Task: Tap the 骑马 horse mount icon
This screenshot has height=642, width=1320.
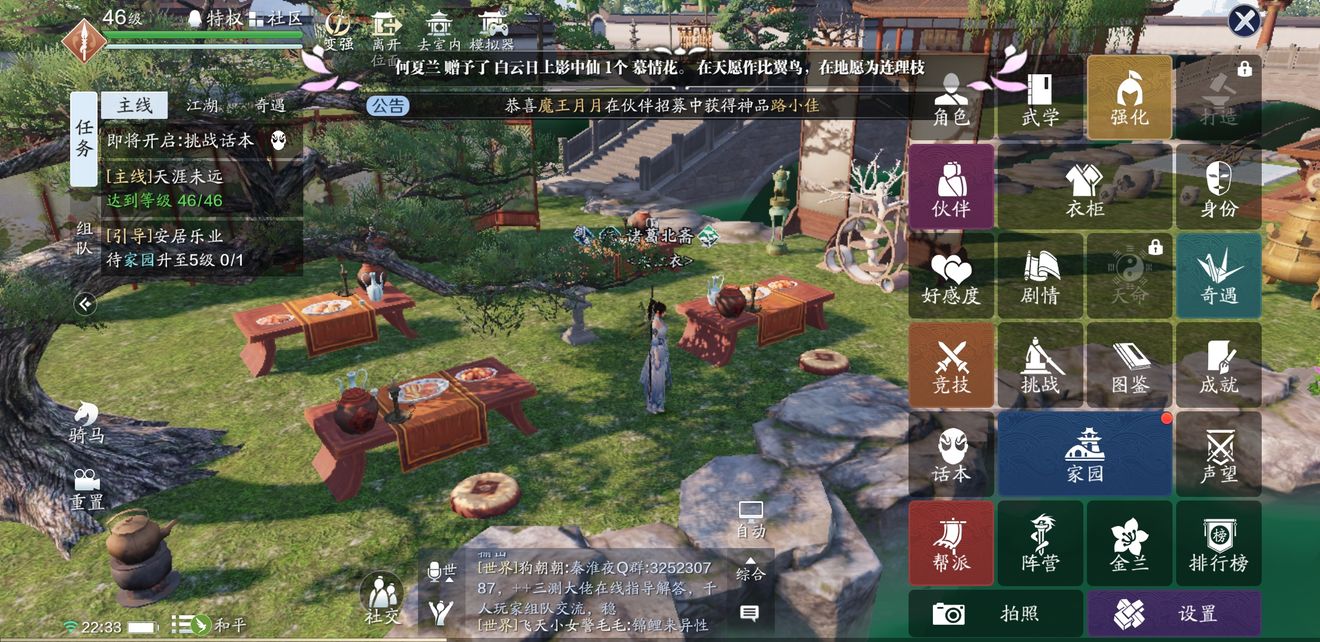Action: [x=87, y=423]
